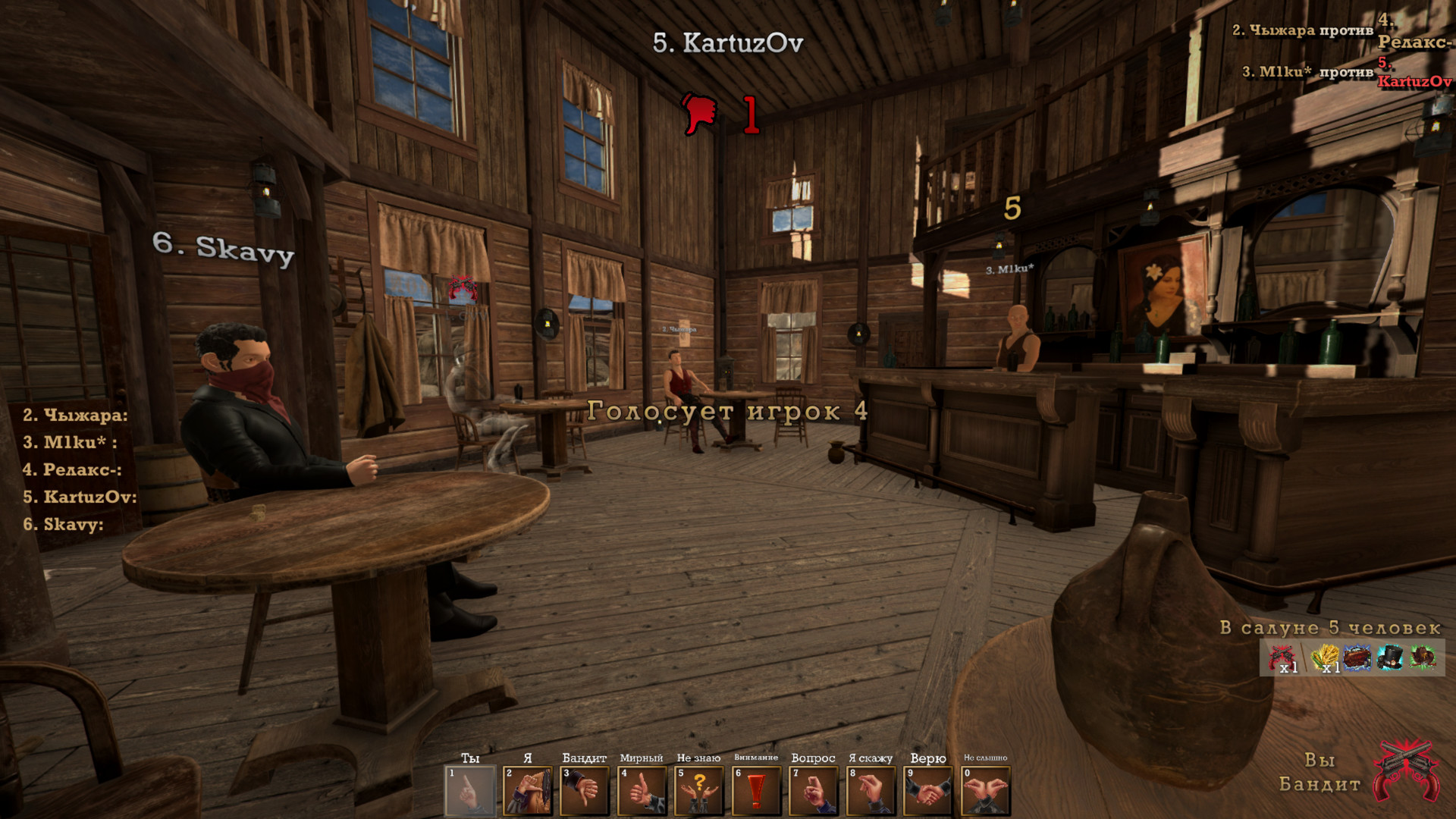Select the leather doctor bag role icon
Image resolution: width=1456 pixels, height=819 pixels.
click(x=1357, y=657)
